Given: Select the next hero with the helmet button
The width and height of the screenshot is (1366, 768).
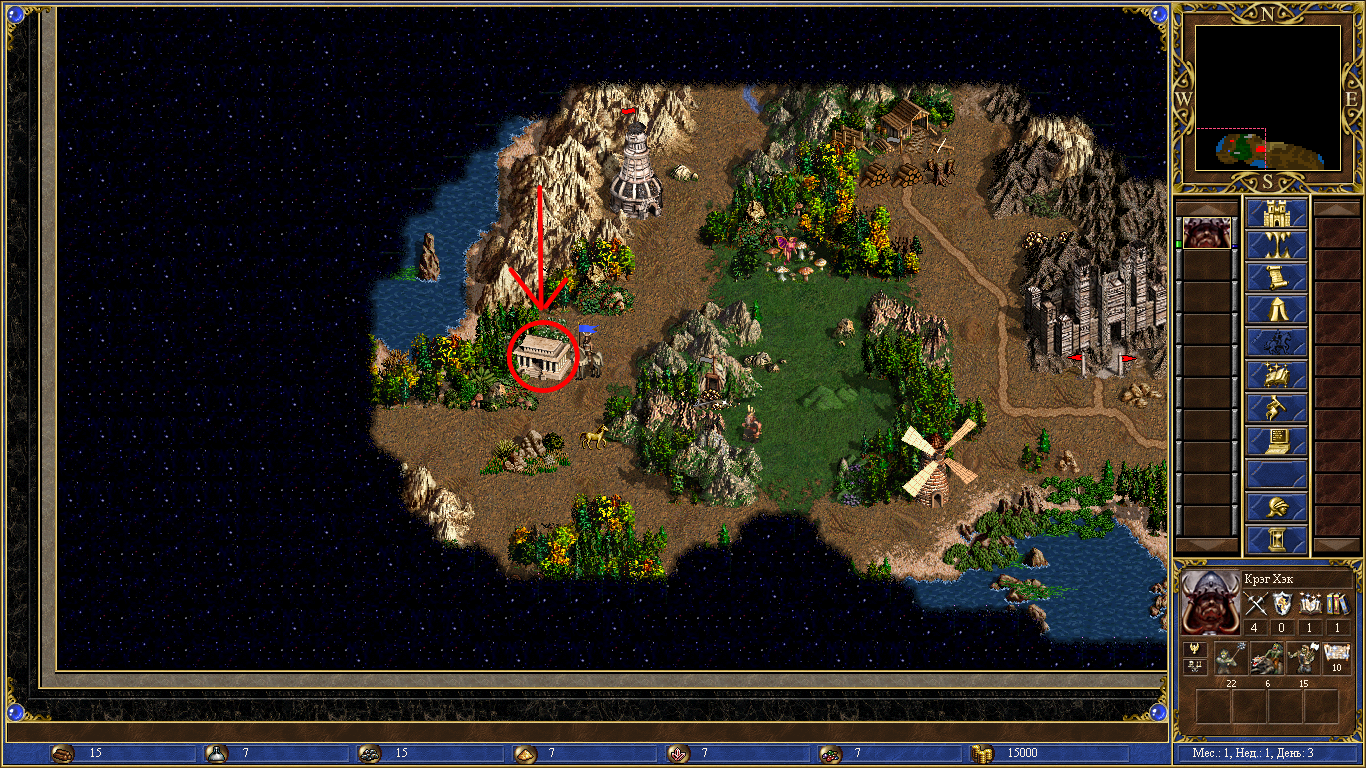Looking at the screenshot, I should coord(1276,506).
